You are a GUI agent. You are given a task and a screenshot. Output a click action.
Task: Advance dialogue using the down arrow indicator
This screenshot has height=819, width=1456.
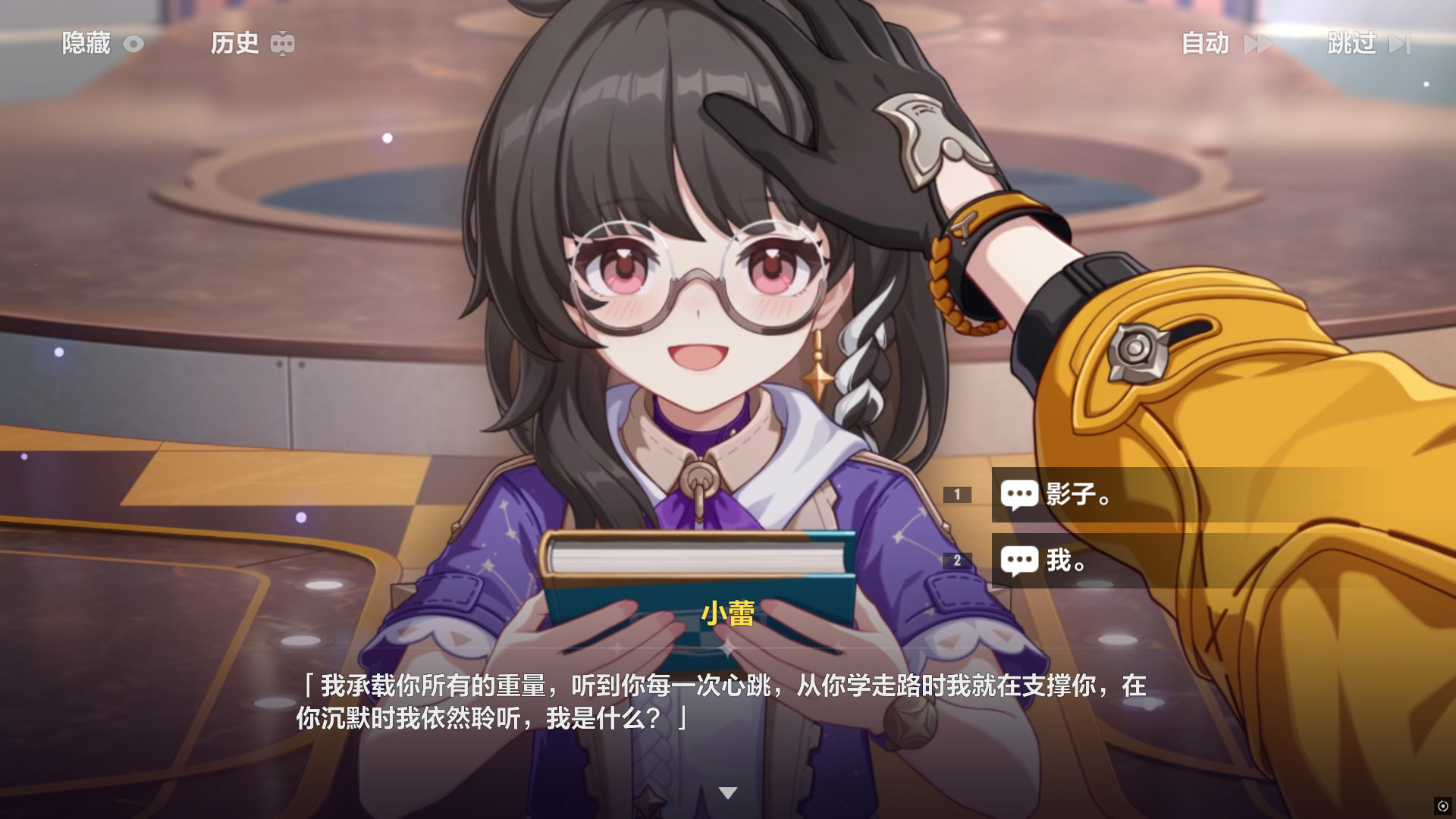coord(728,793)
